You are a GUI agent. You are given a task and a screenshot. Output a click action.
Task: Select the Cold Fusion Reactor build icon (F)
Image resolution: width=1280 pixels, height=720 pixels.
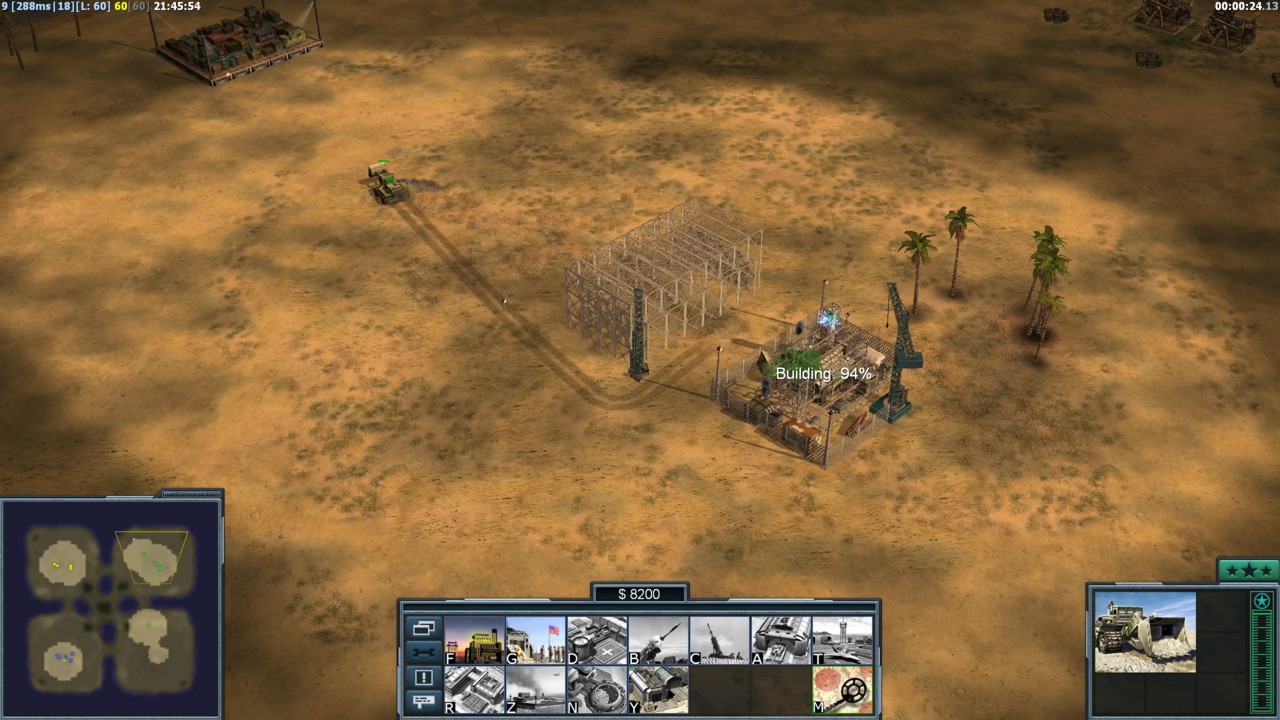pyautogui.click(x=474, y=640)
